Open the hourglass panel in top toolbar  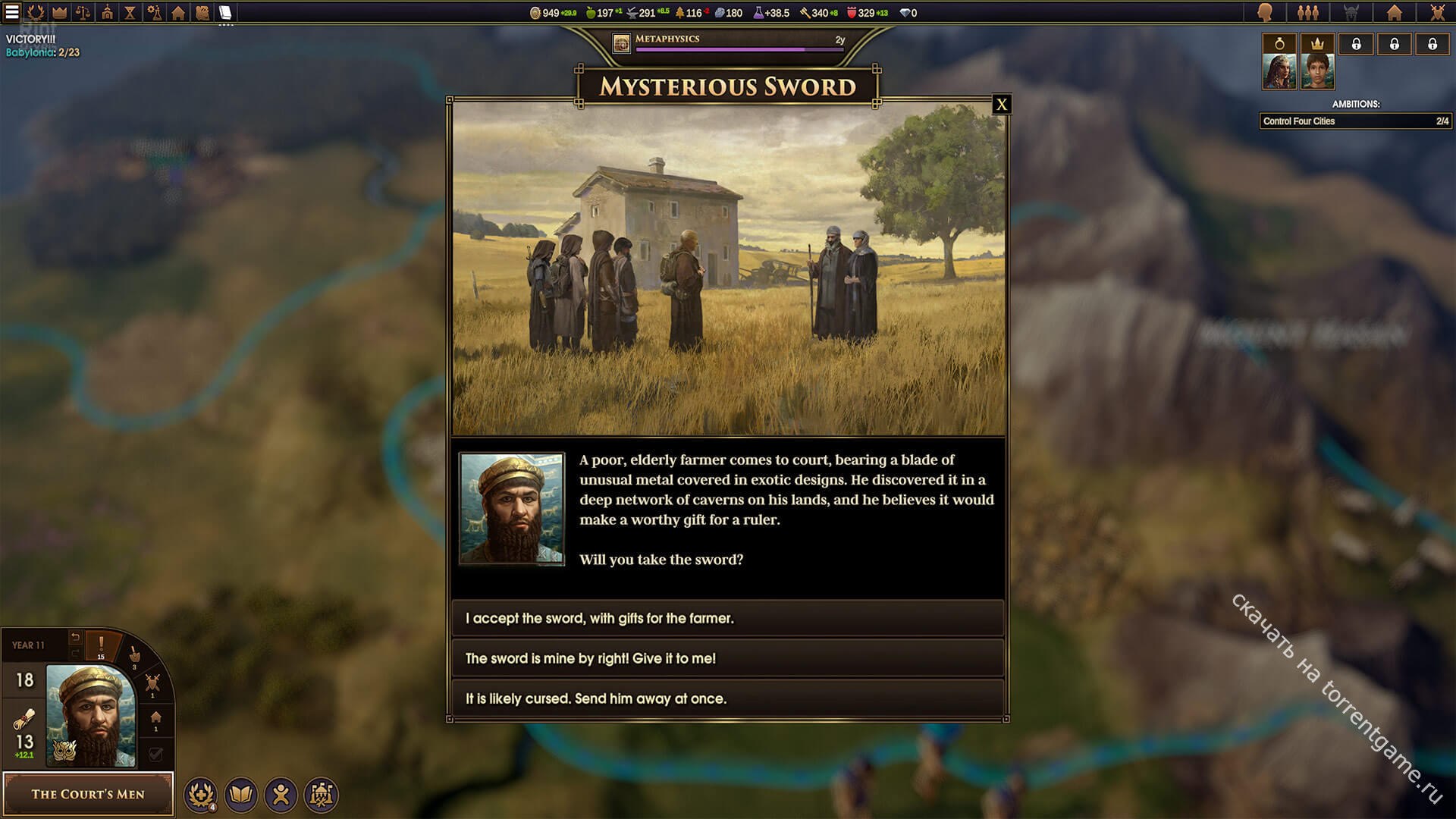coord(130,12)
